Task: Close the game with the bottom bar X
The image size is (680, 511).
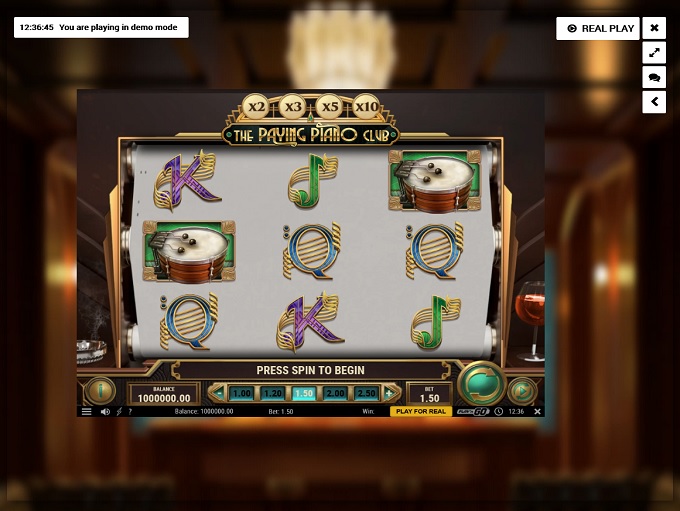Action: (x=537, y=411)
